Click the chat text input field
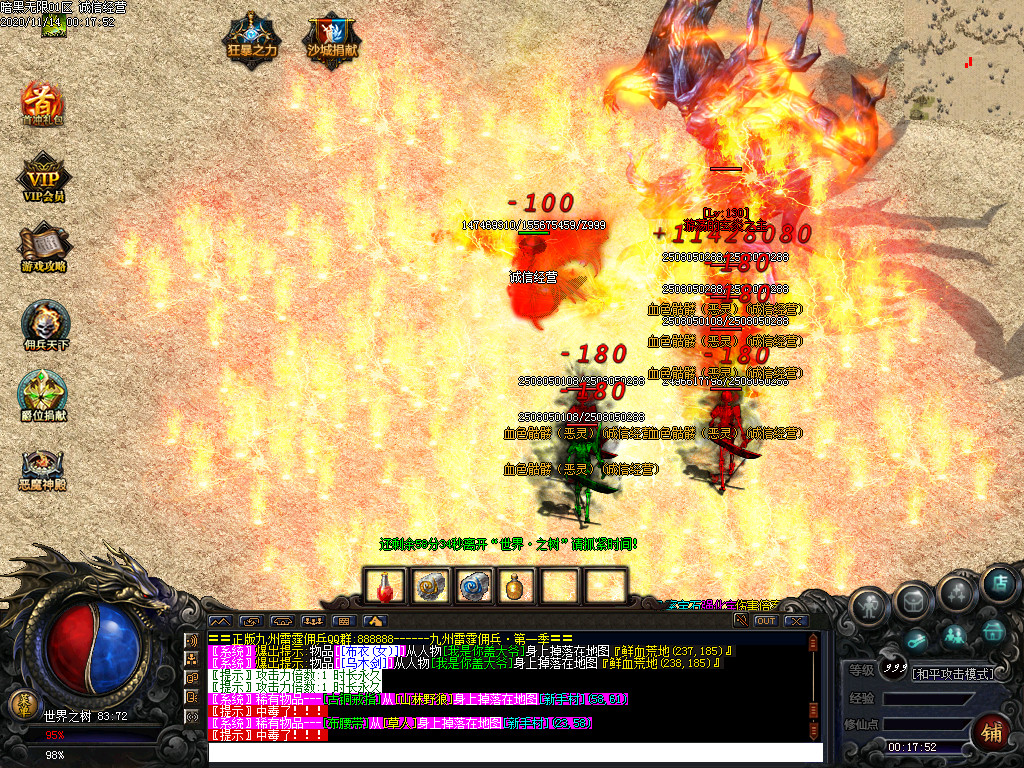This screenshot has height=768, width=1024. (515, 752)
